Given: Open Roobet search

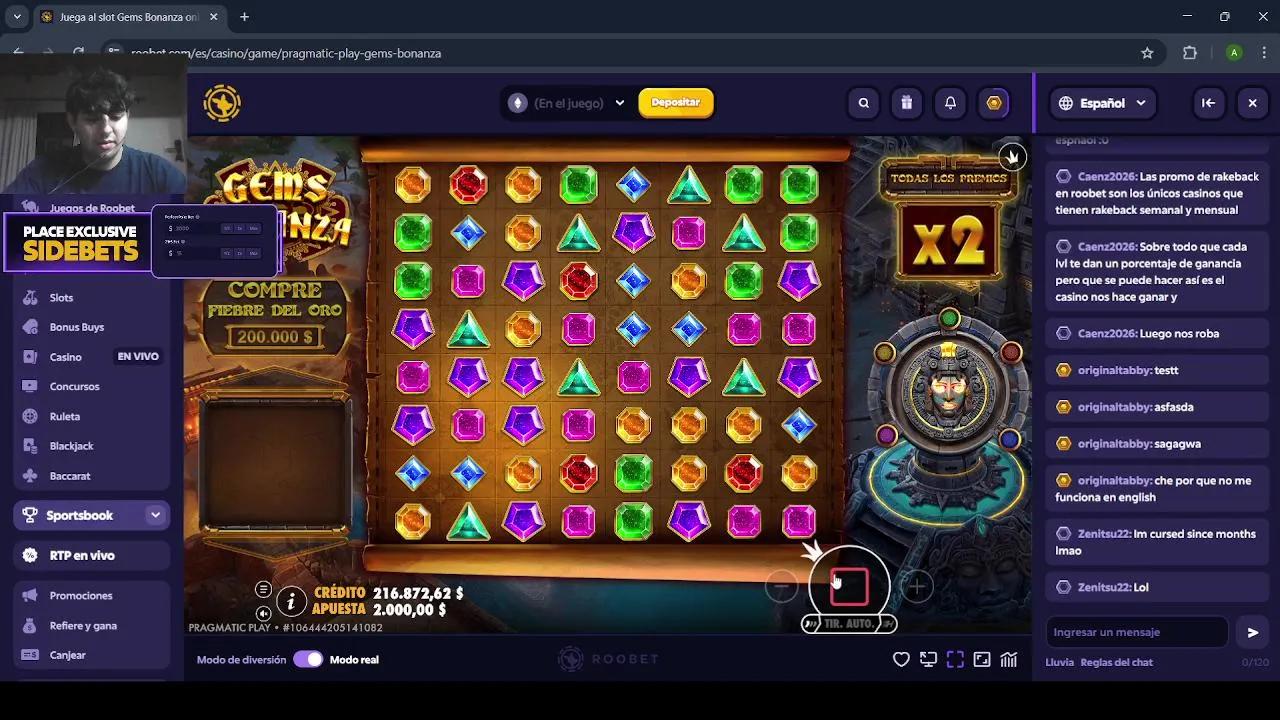Looking at the screenshot, I should pos(863,102).
